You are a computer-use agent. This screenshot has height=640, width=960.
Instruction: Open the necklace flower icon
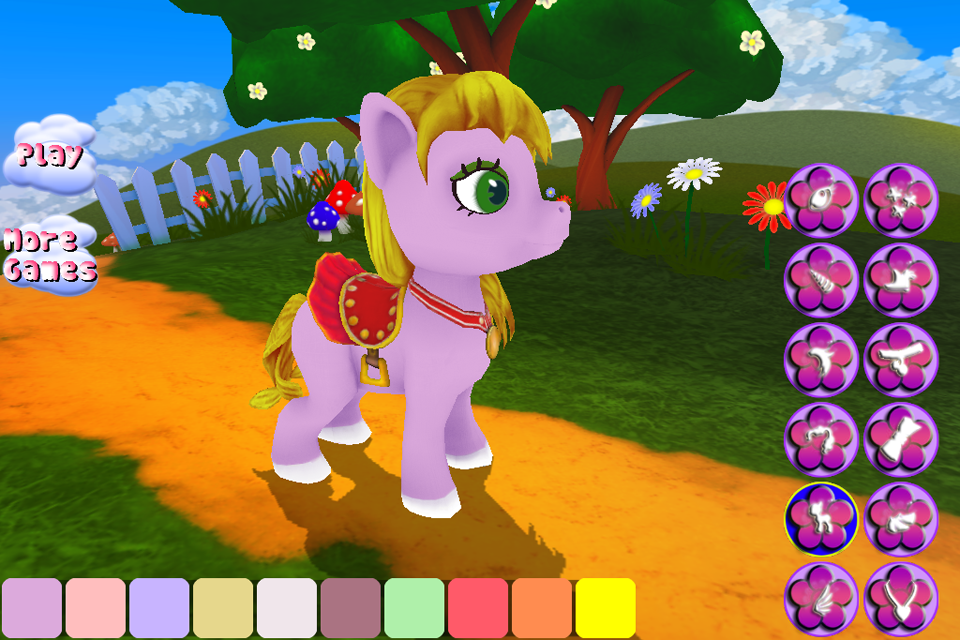tap(901, 598)
